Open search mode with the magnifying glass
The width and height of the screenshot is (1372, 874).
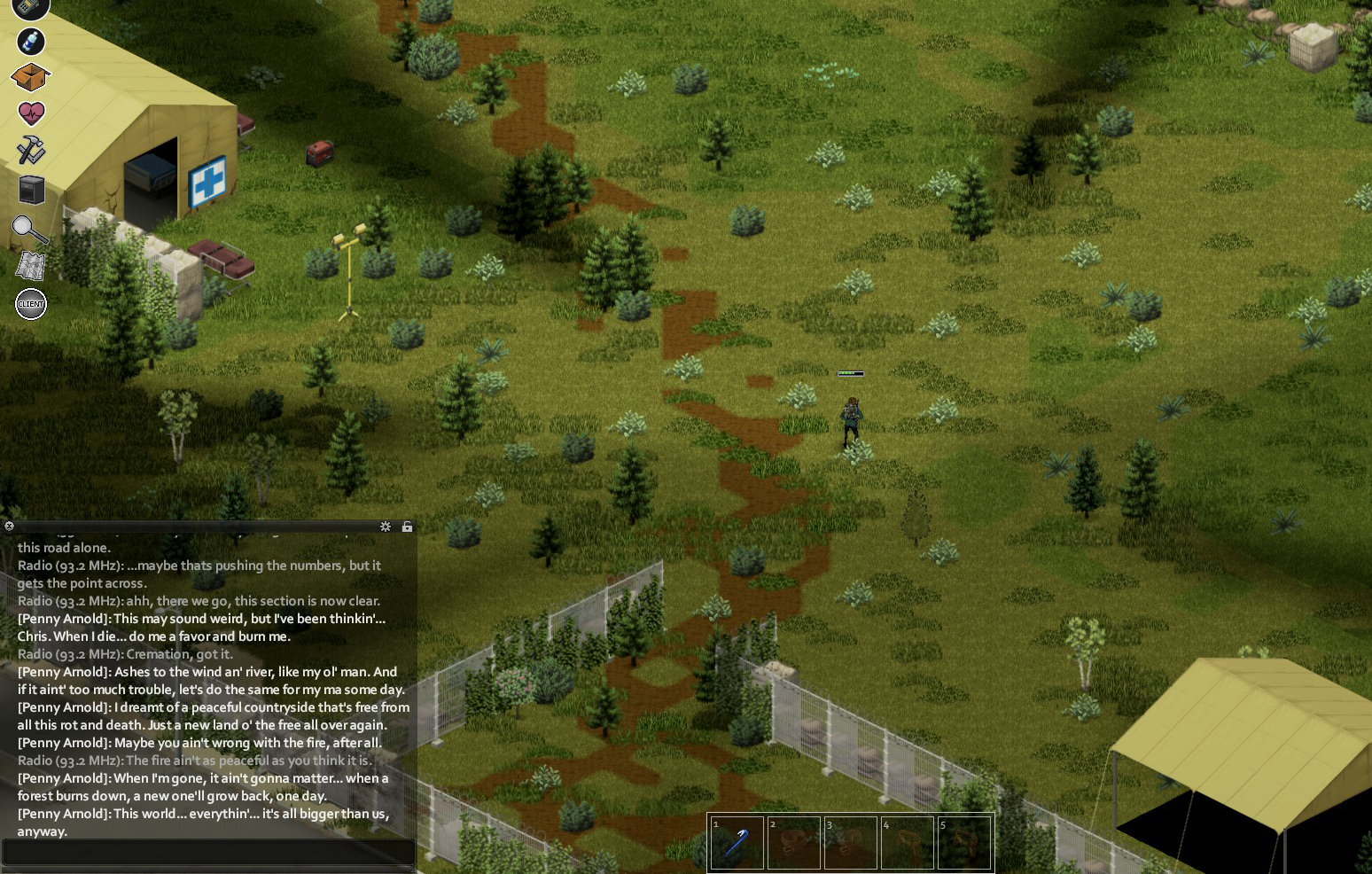29,230
